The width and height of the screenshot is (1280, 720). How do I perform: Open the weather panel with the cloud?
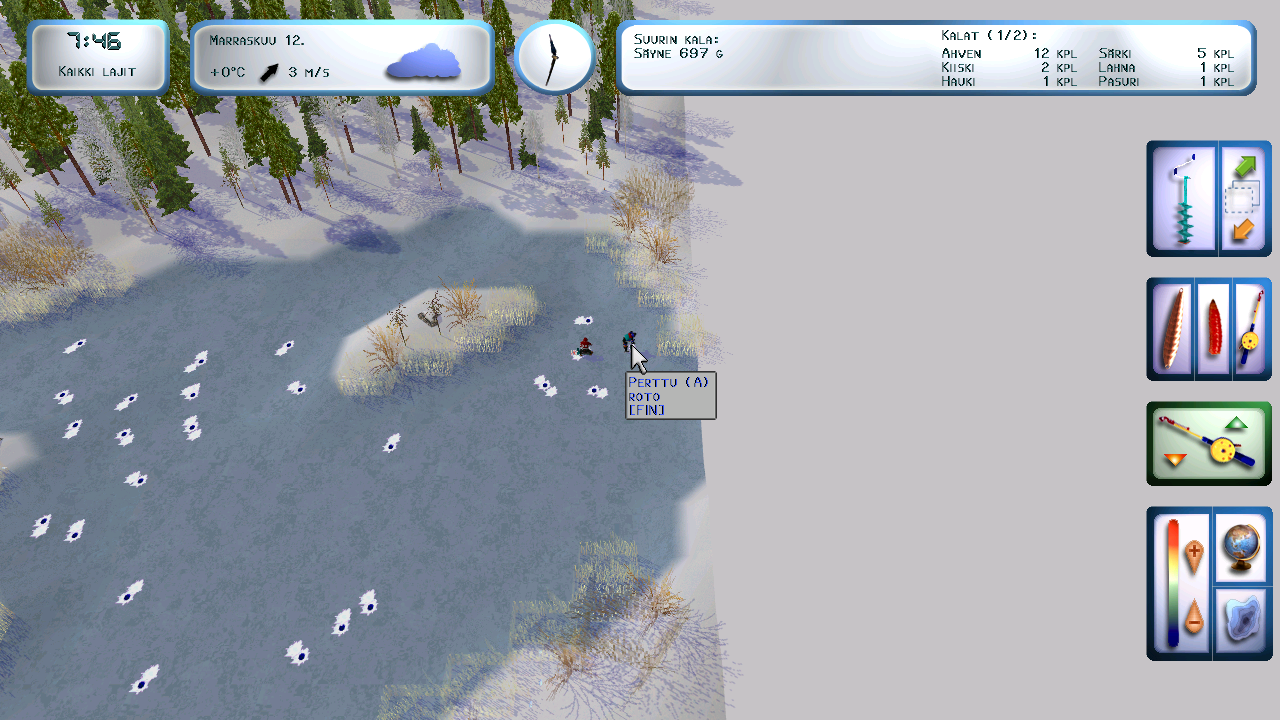[341, 58]
